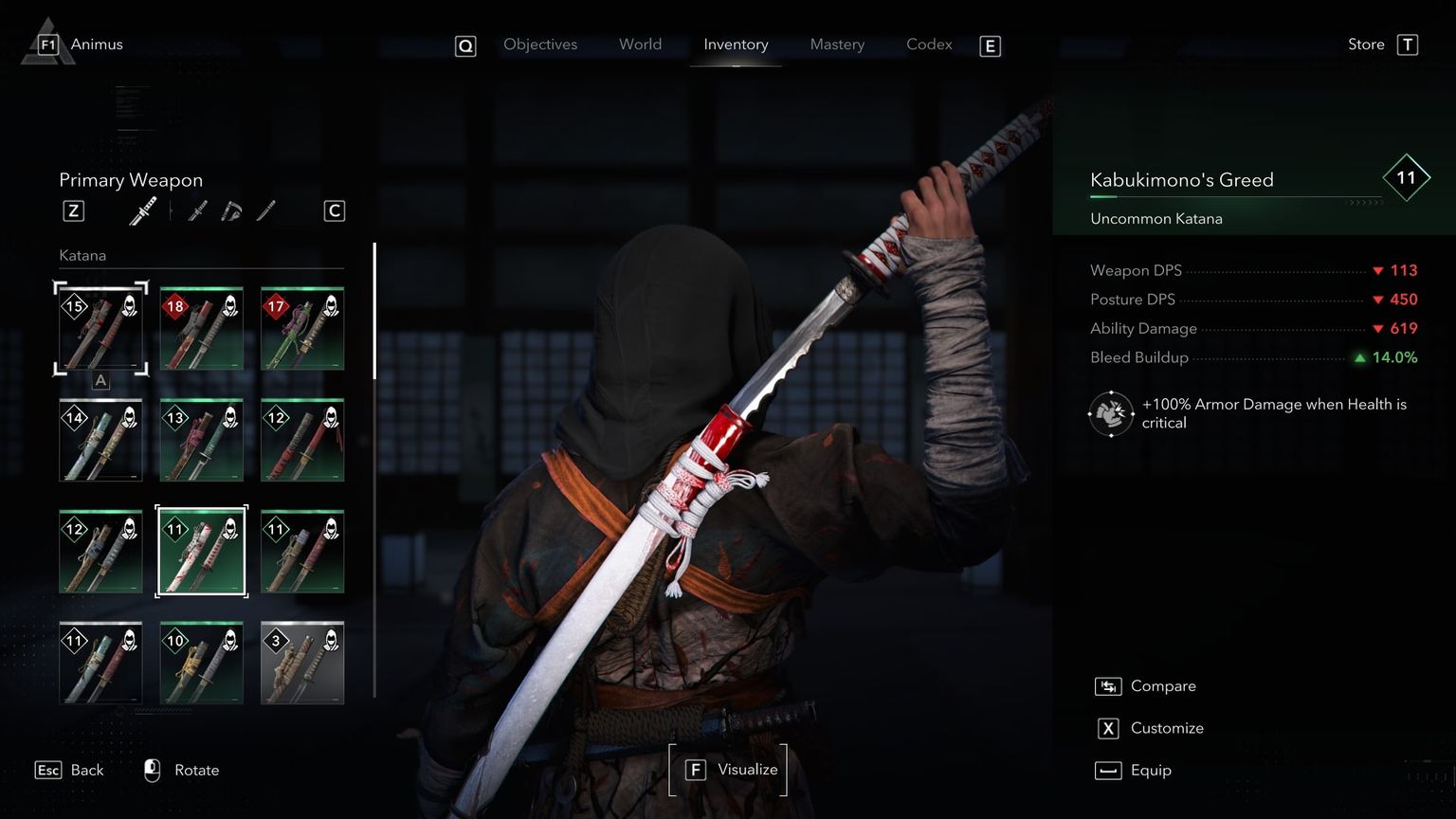Viewport: 1456px width, 819px height.
Task: Expand the Katana section header
Action: pyautogui.click(x=82, y=255)
